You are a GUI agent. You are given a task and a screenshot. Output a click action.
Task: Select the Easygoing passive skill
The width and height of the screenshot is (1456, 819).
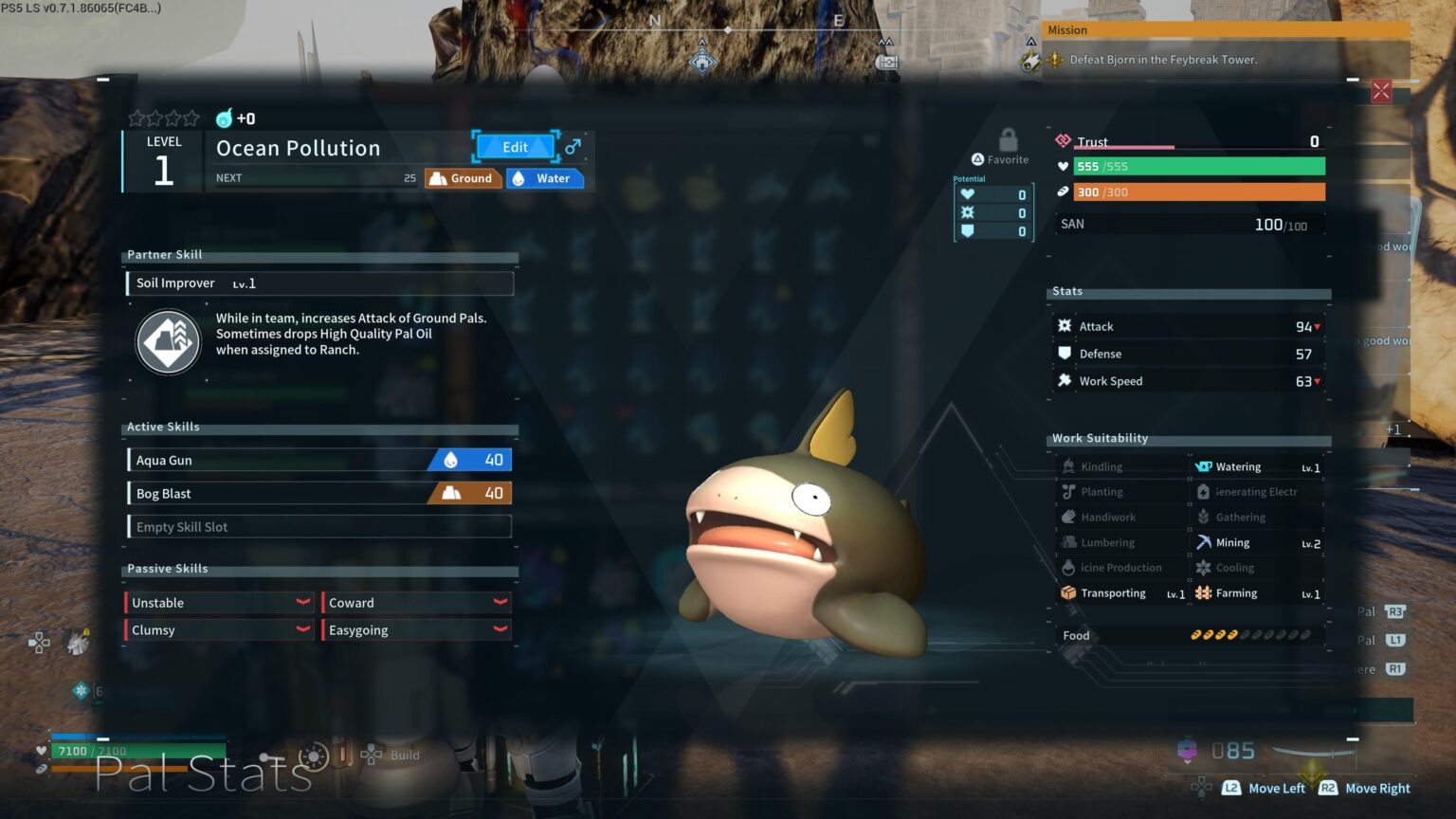pos(416,630)
